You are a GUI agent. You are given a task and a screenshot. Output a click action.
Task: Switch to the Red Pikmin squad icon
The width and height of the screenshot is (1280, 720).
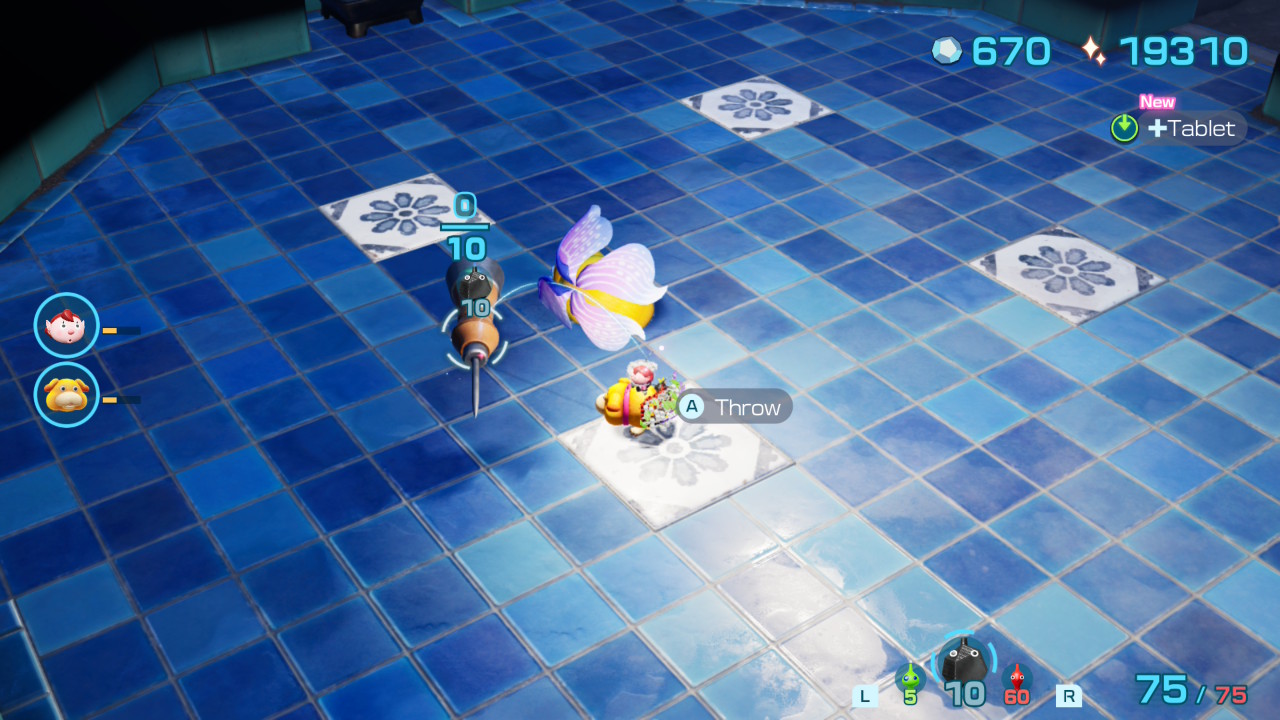tap(1017, 678)
